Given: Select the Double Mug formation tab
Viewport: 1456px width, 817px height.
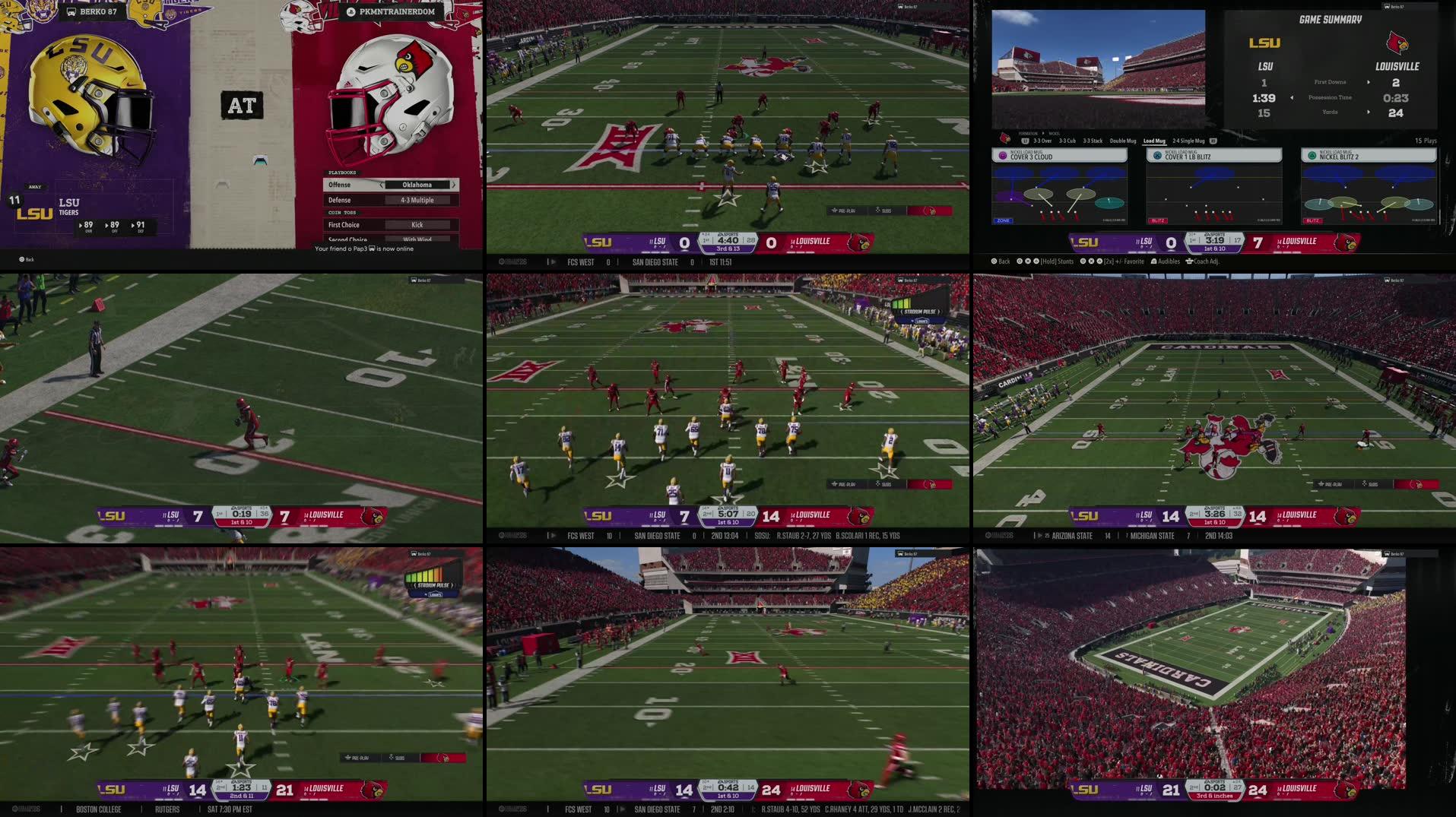Looking at the screenshot, I should click(1122, 141).
